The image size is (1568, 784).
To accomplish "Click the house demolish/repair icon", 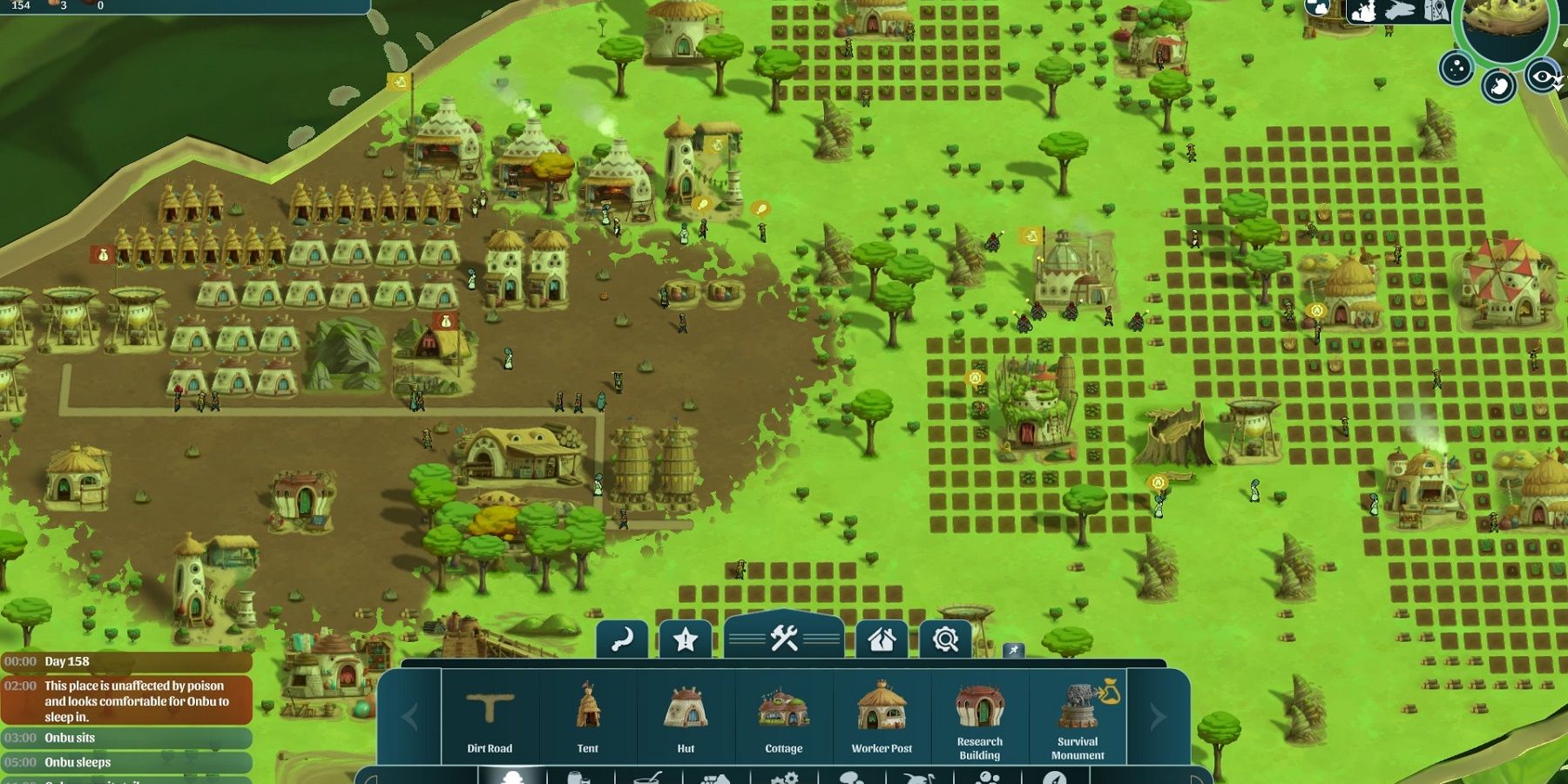I will point(882,640).
